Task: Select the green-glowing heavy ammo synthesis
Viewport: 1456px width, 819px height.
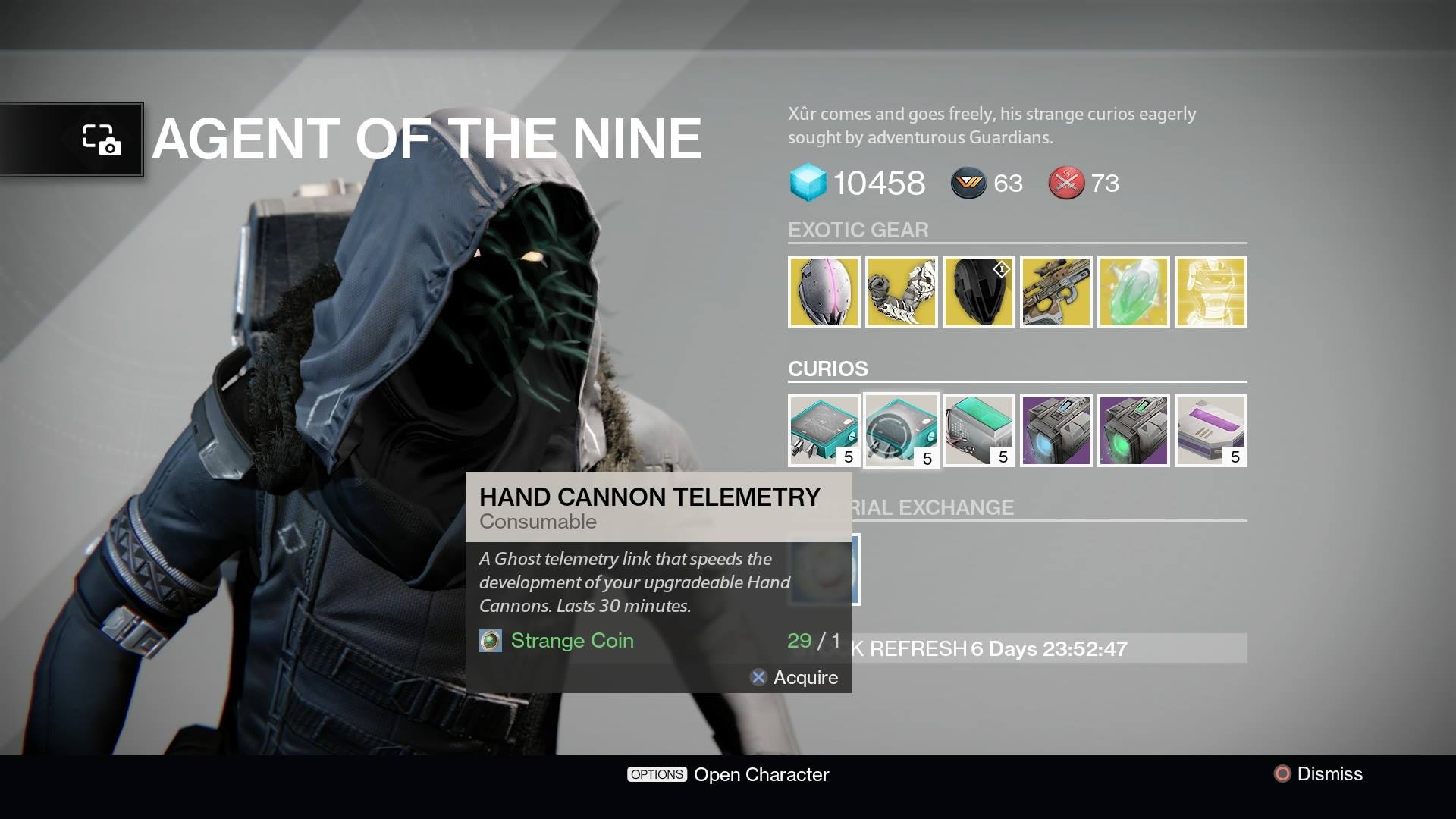Action: click(1133, 430)
